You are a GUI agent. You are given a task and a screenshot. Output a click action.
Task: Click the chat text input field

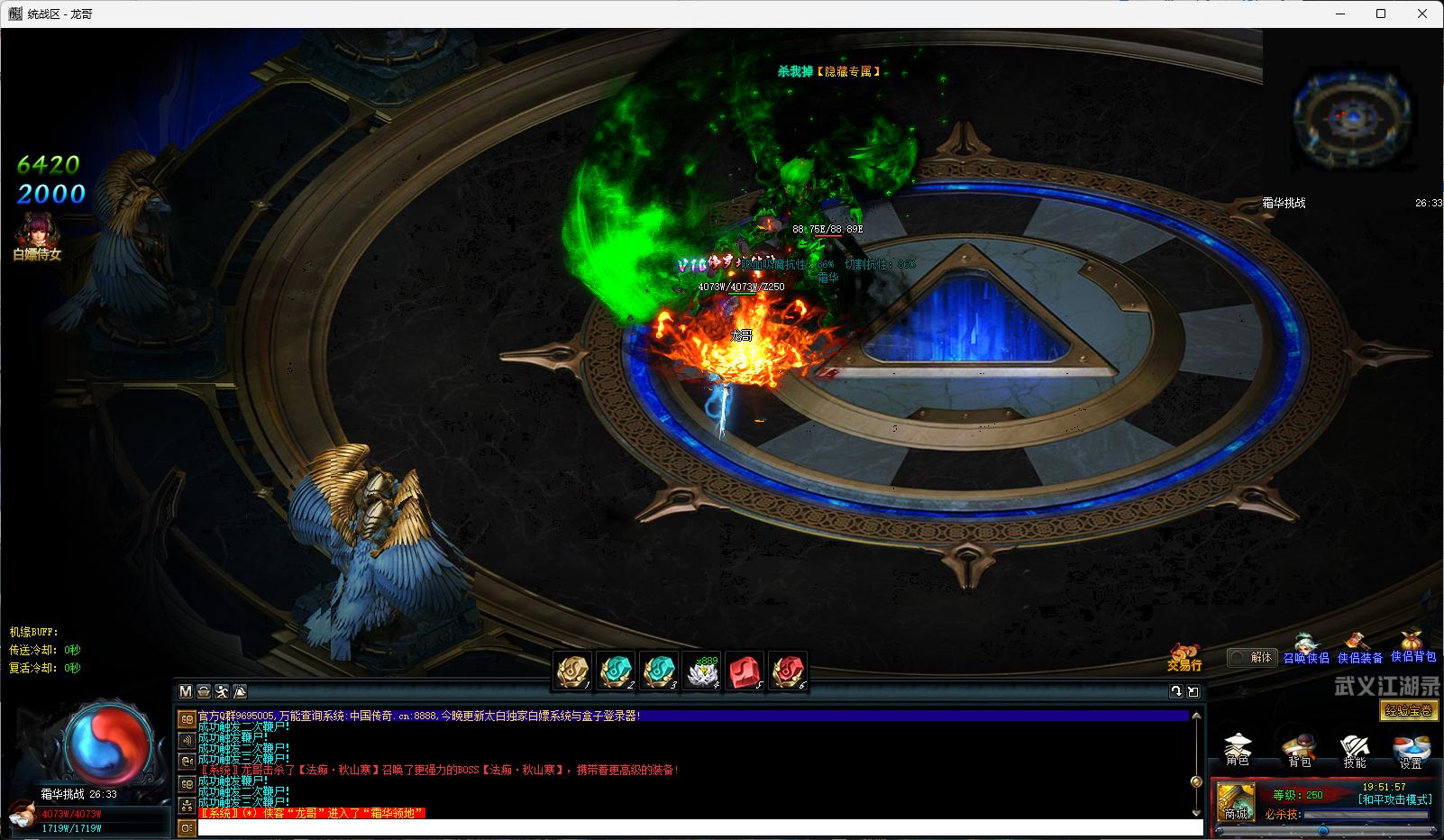699,827
